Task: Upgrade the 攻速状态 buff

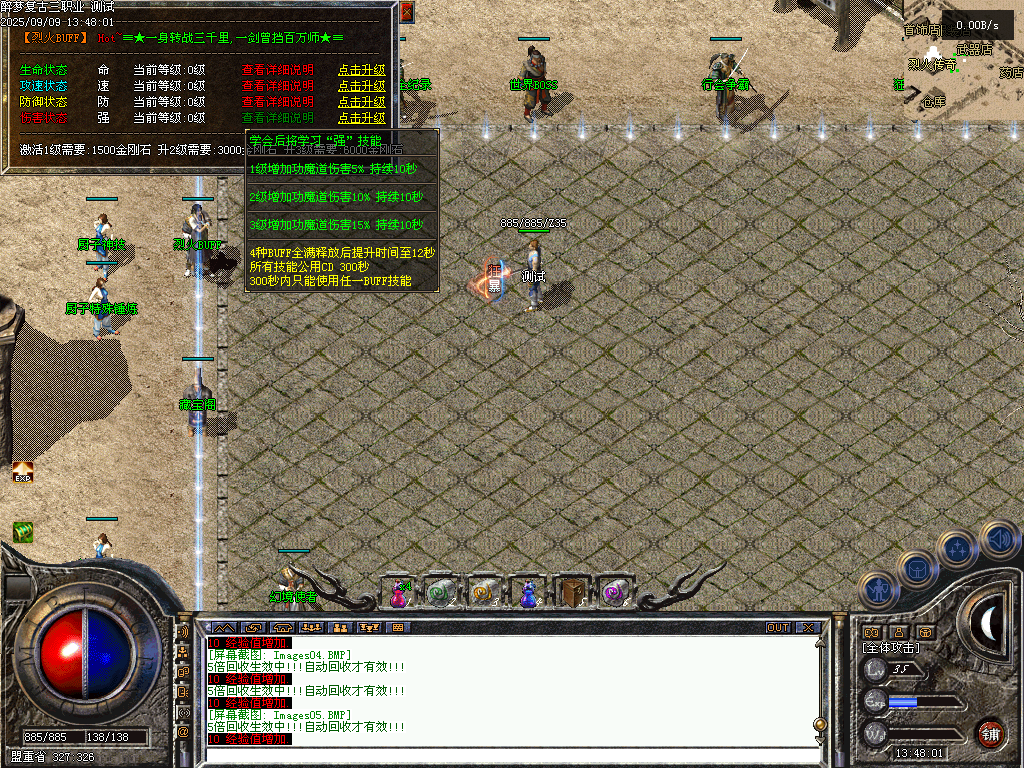Action: click(x=361, y=86)
